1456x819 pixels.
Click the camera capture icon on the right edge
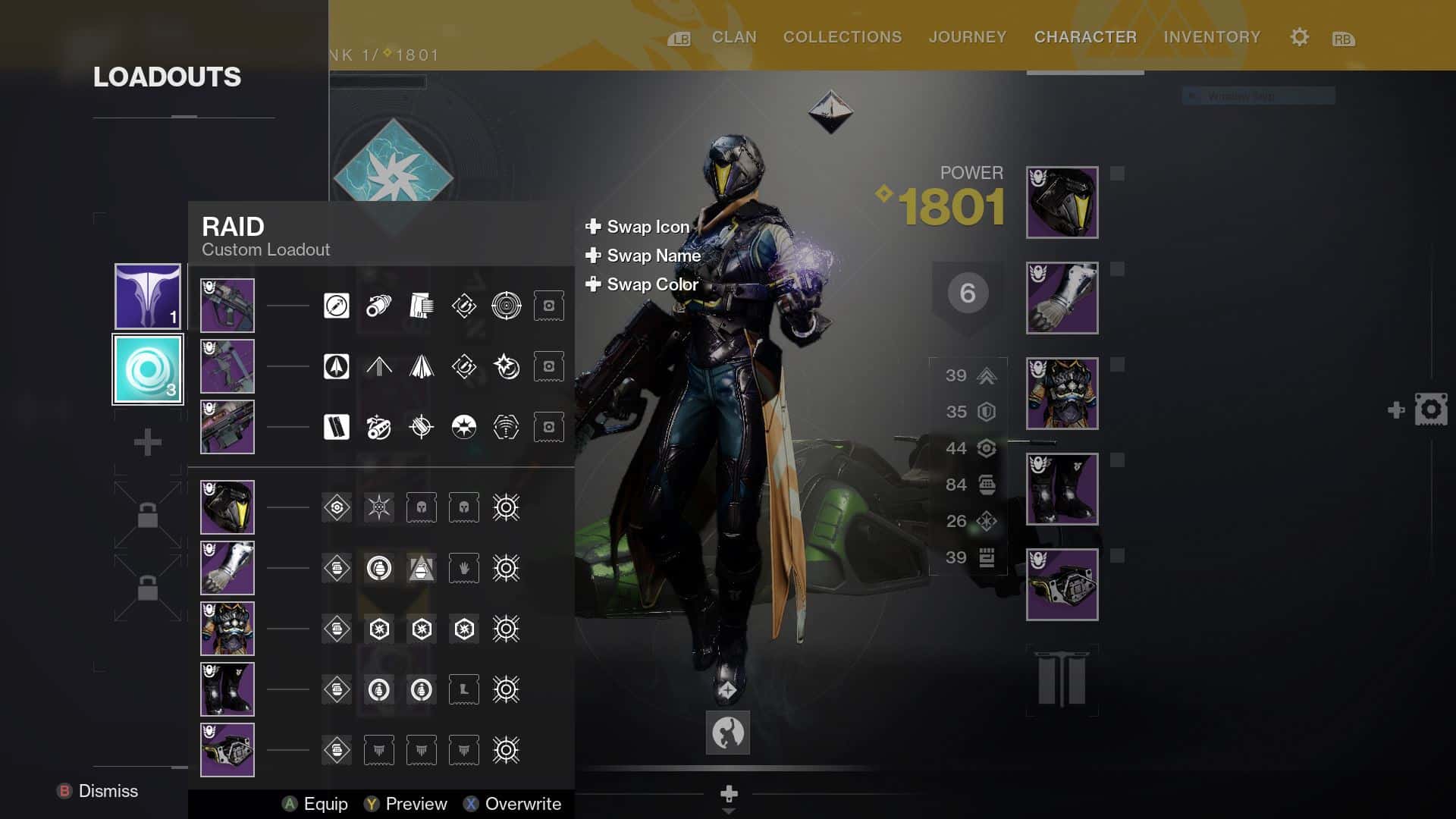[x=1432, y=408]
